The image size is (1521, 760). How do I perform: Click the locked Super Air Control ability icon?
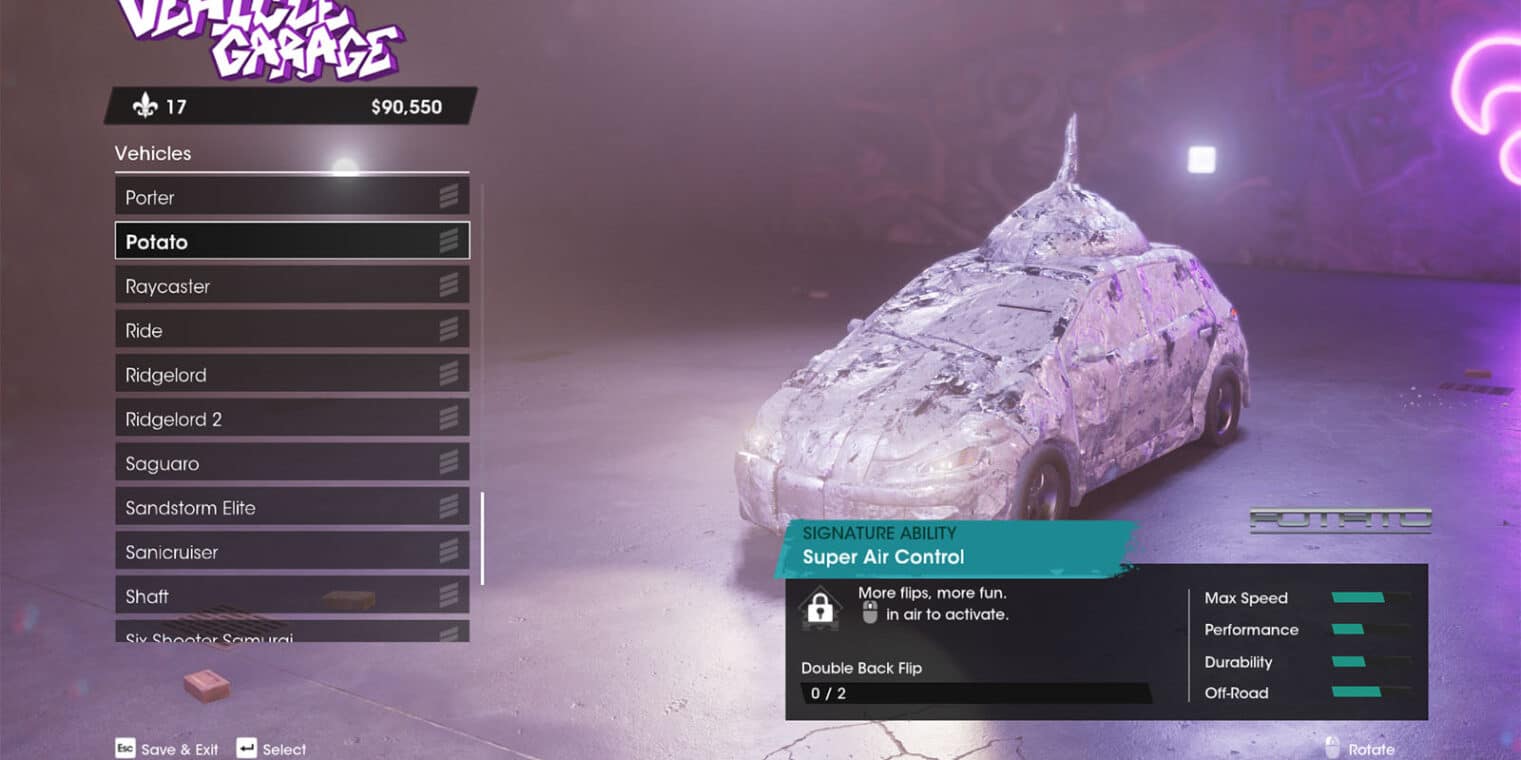pyautogui.click(x=820, y=607)
